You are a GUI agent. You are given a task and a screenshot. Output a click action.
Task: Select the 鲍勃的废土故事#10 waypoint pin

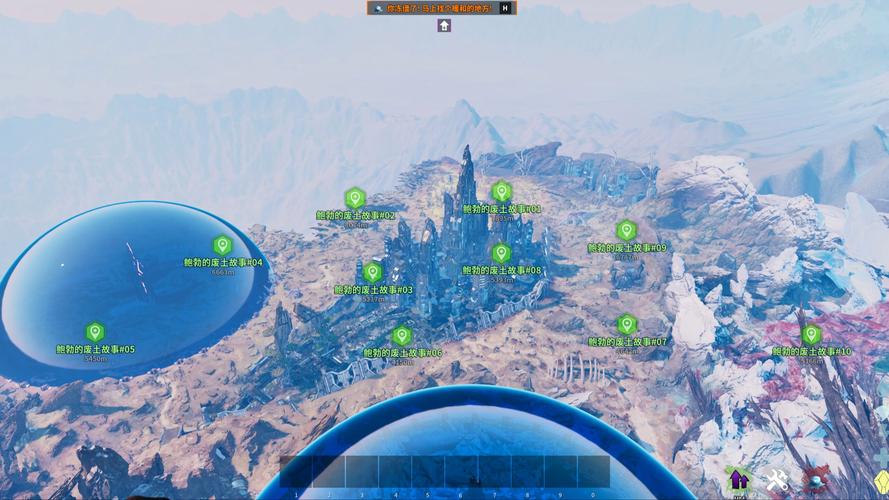811,334
